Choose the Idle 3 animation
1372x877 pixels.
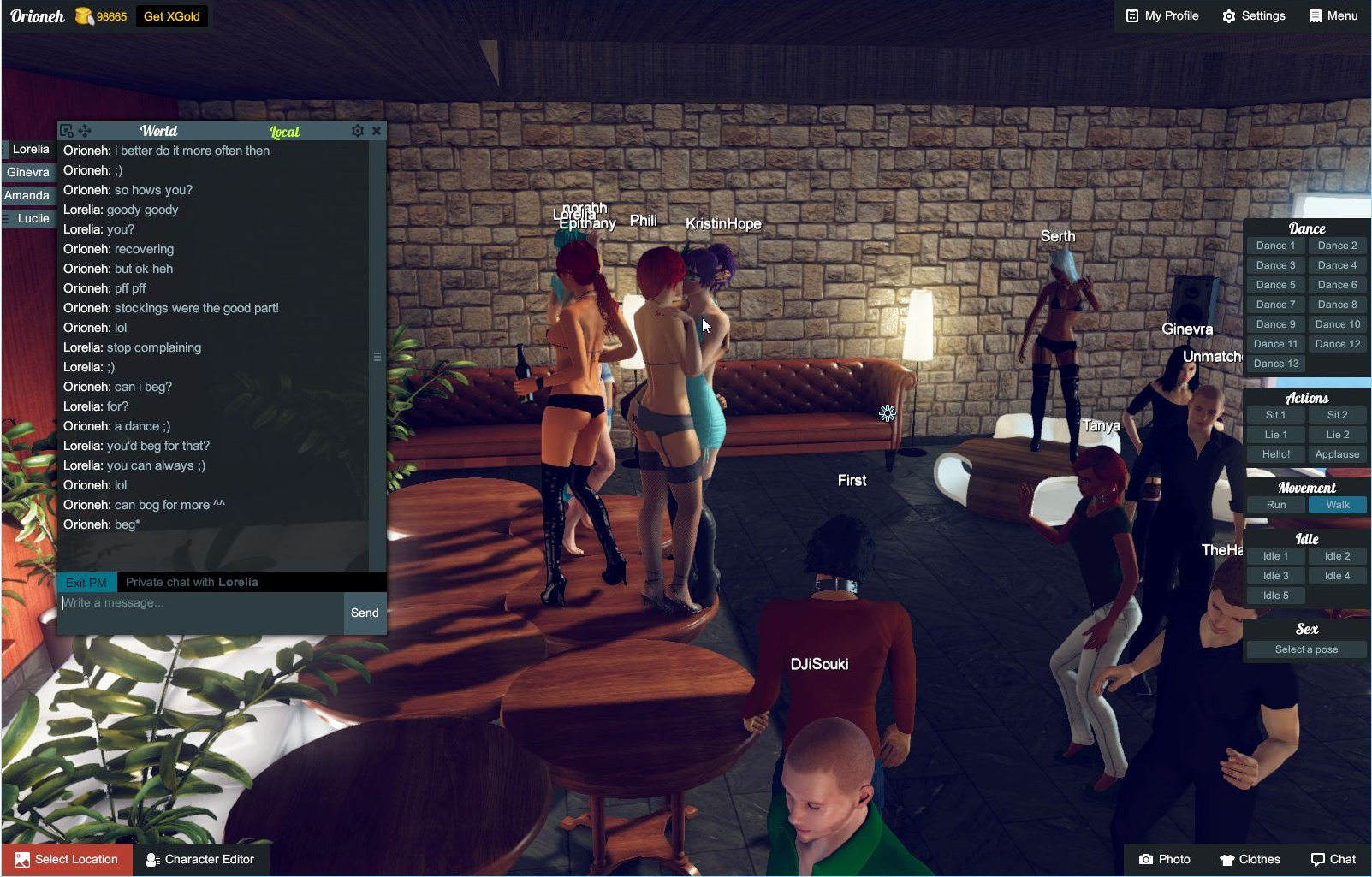[x=1275, y=576]
